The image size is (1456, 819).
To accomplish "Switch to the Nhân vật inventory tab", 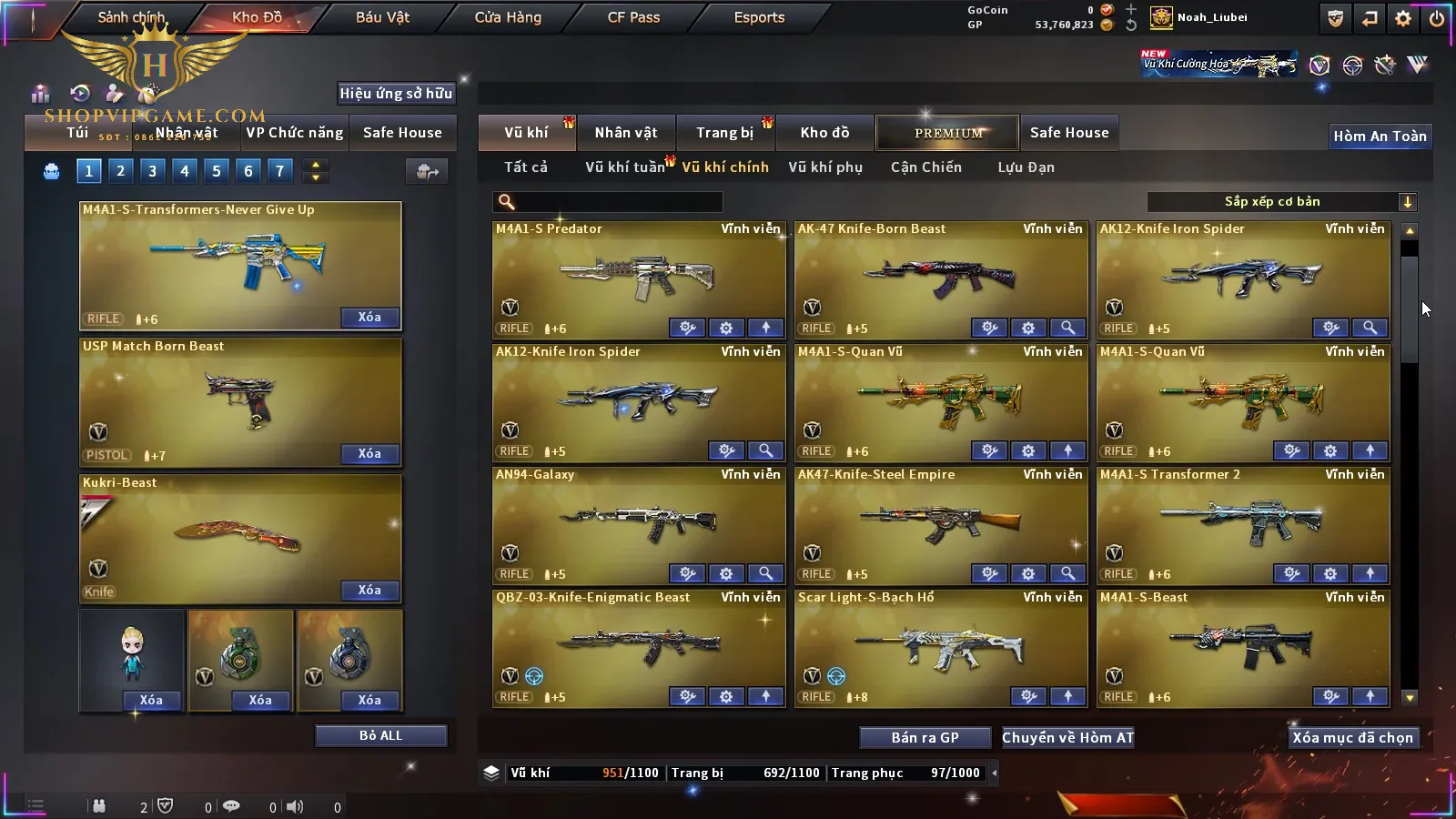I will pos(626,133).
